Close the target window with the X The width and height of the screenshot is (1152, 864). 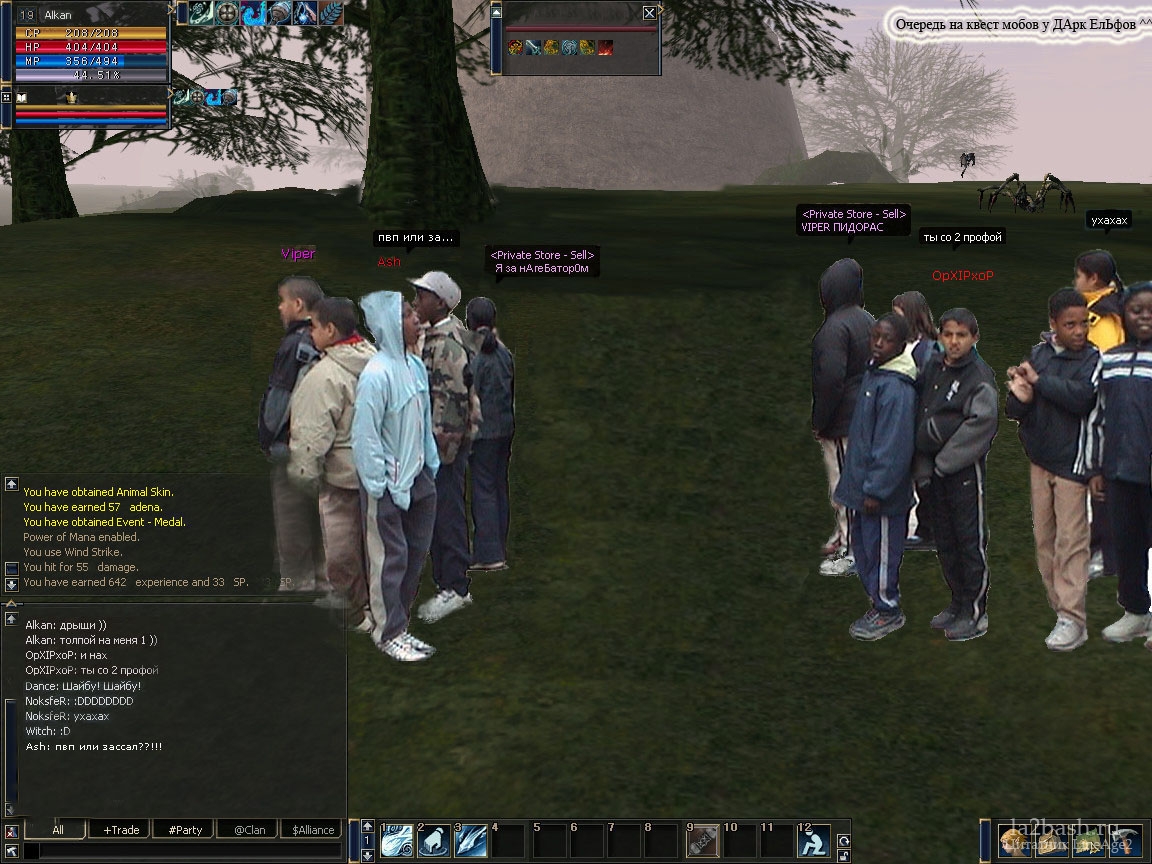click(650, 13)
